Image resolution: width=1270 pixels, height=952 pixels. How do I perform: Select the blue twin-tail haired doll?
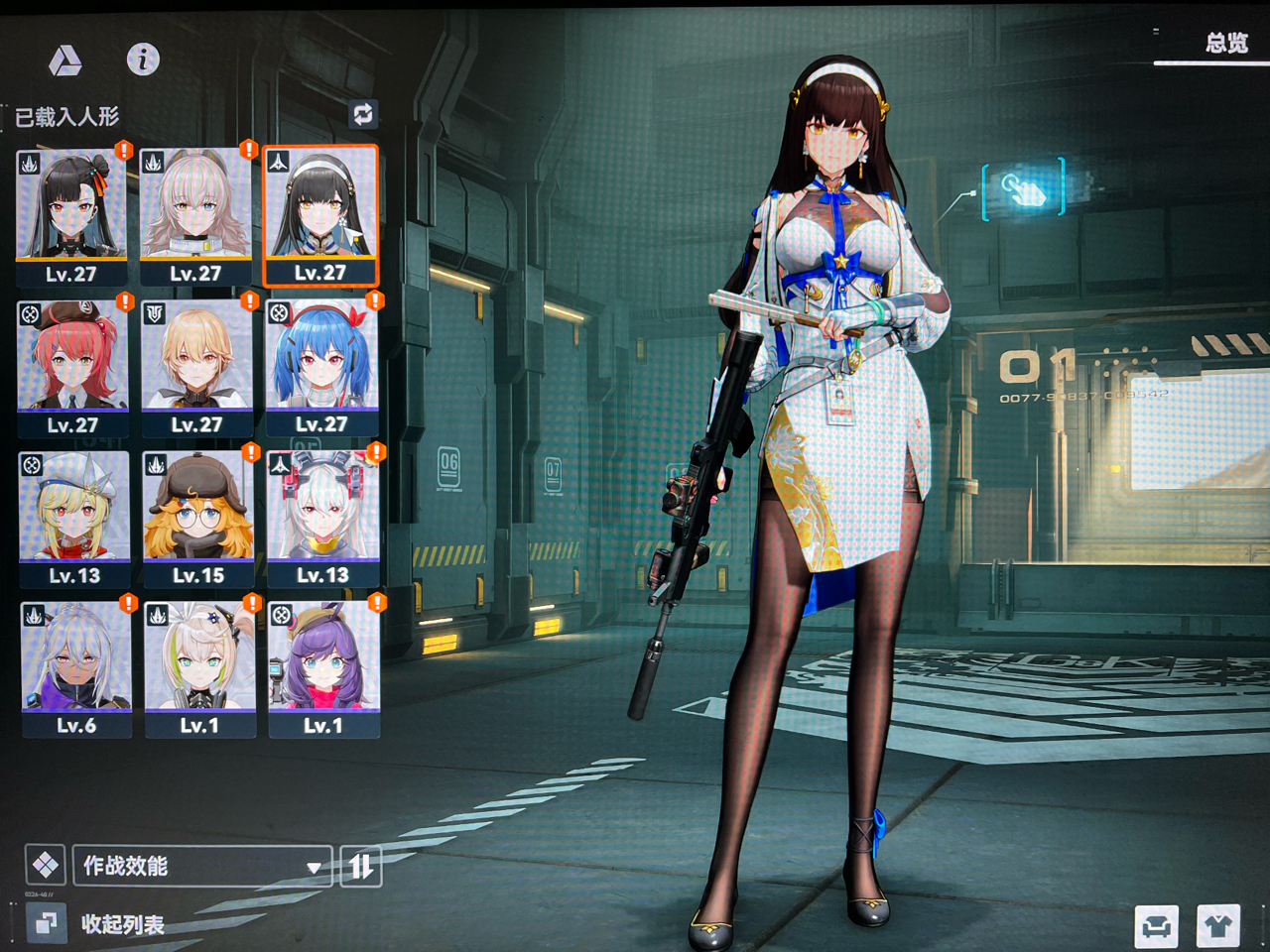click(321, 367)
